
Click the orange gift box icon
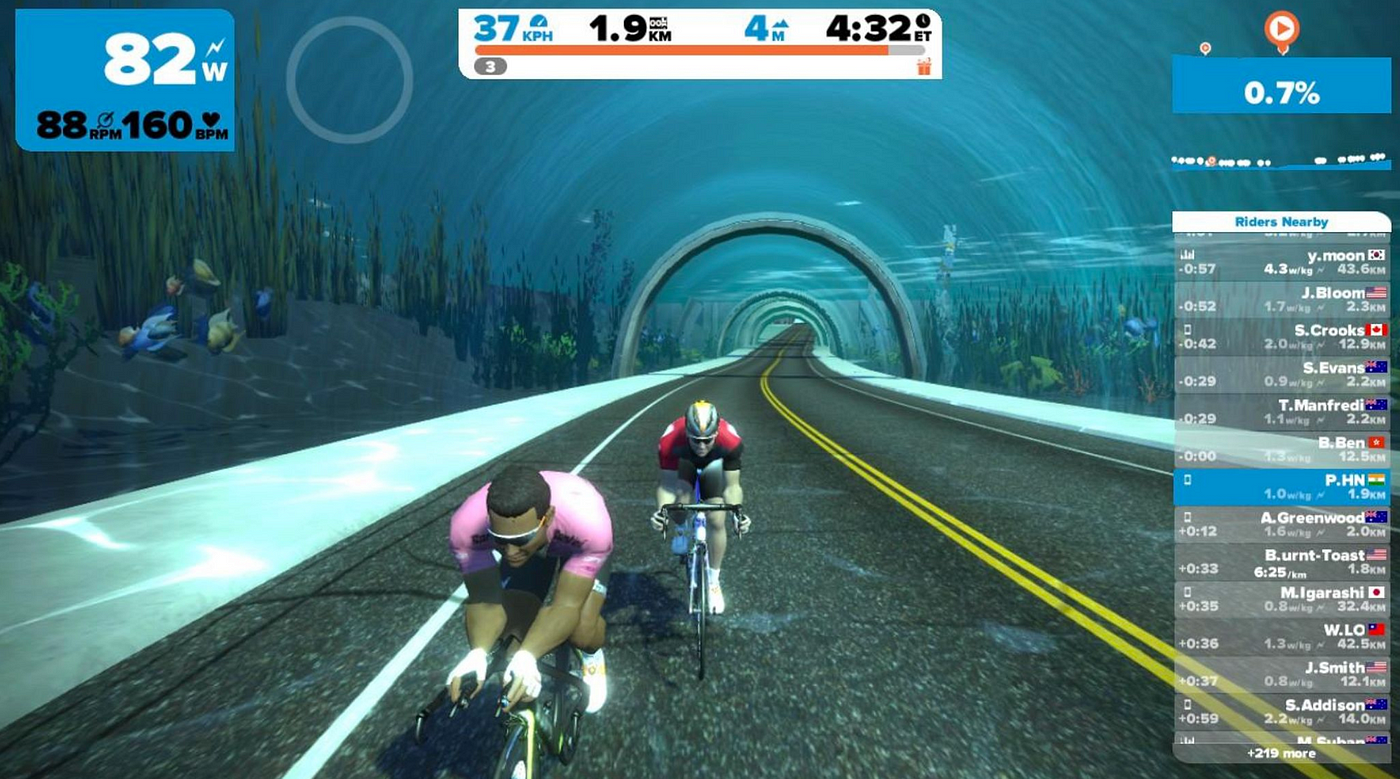(922, 67)
